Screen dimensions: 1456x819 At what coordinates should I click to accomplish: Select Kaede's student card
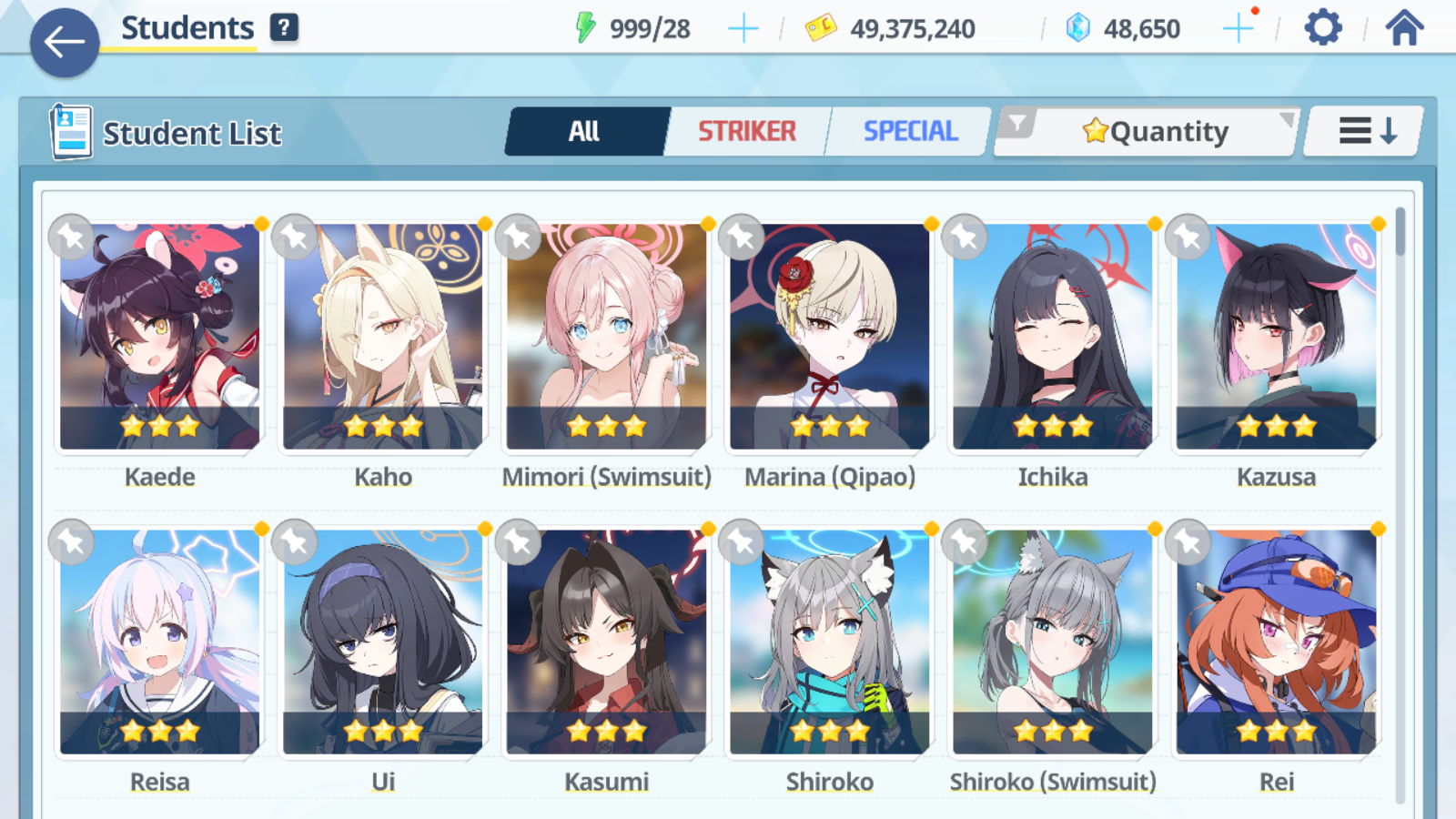click(160, 337)
